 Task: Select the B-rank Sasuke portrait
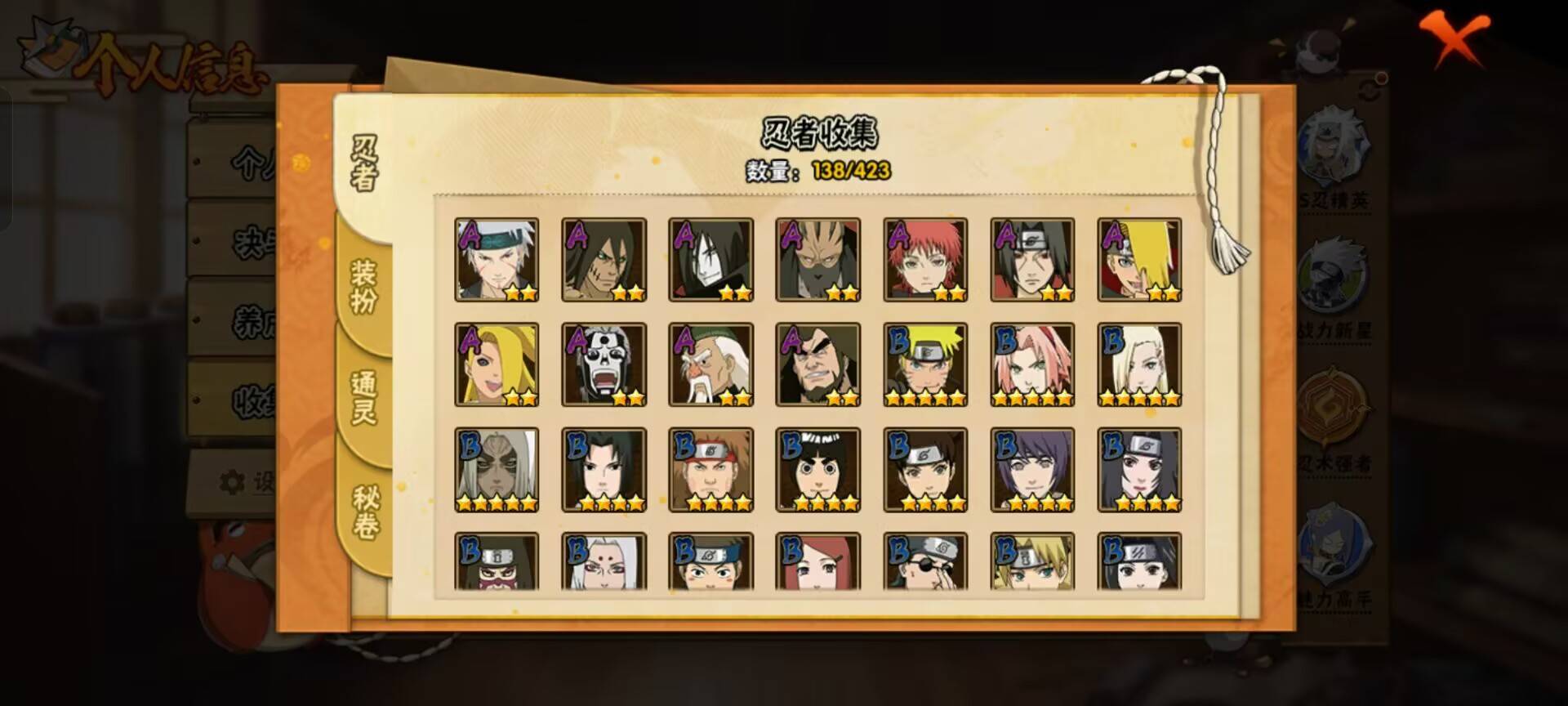tap(604, 470)
